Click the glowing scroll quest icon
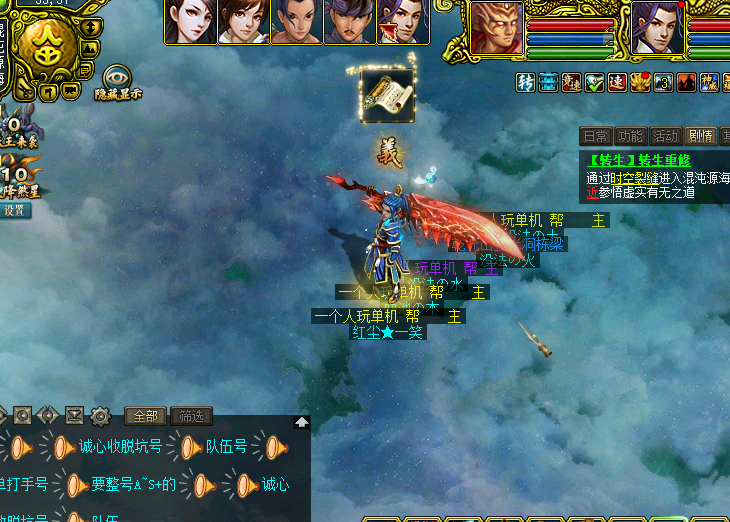Image resolution: width=730 pixels, height=522 pixels. click(387, 97)
